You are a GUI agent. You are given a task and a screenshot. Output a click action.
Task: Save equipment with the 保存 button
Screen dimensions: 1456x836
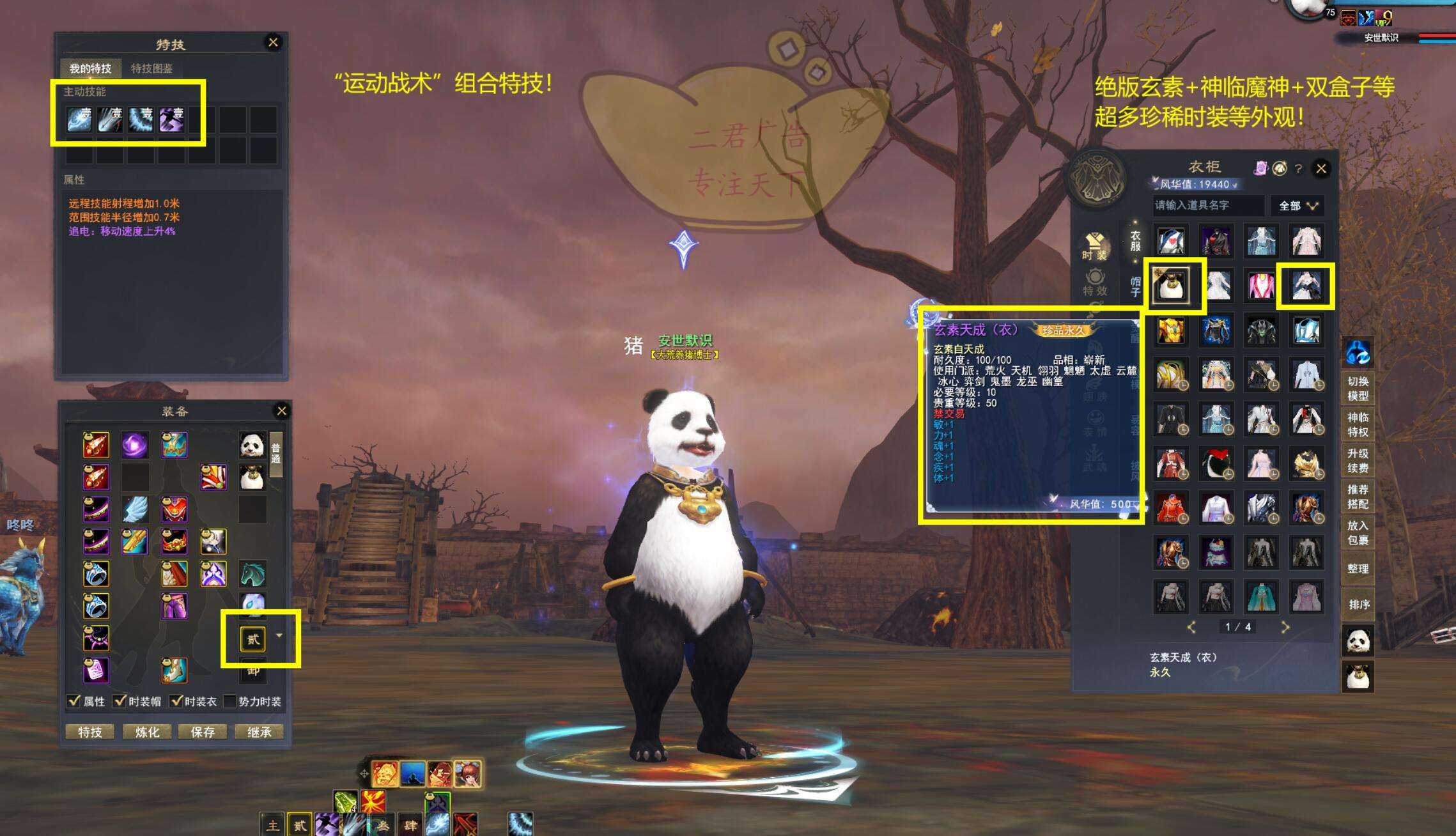pos(203,732)
